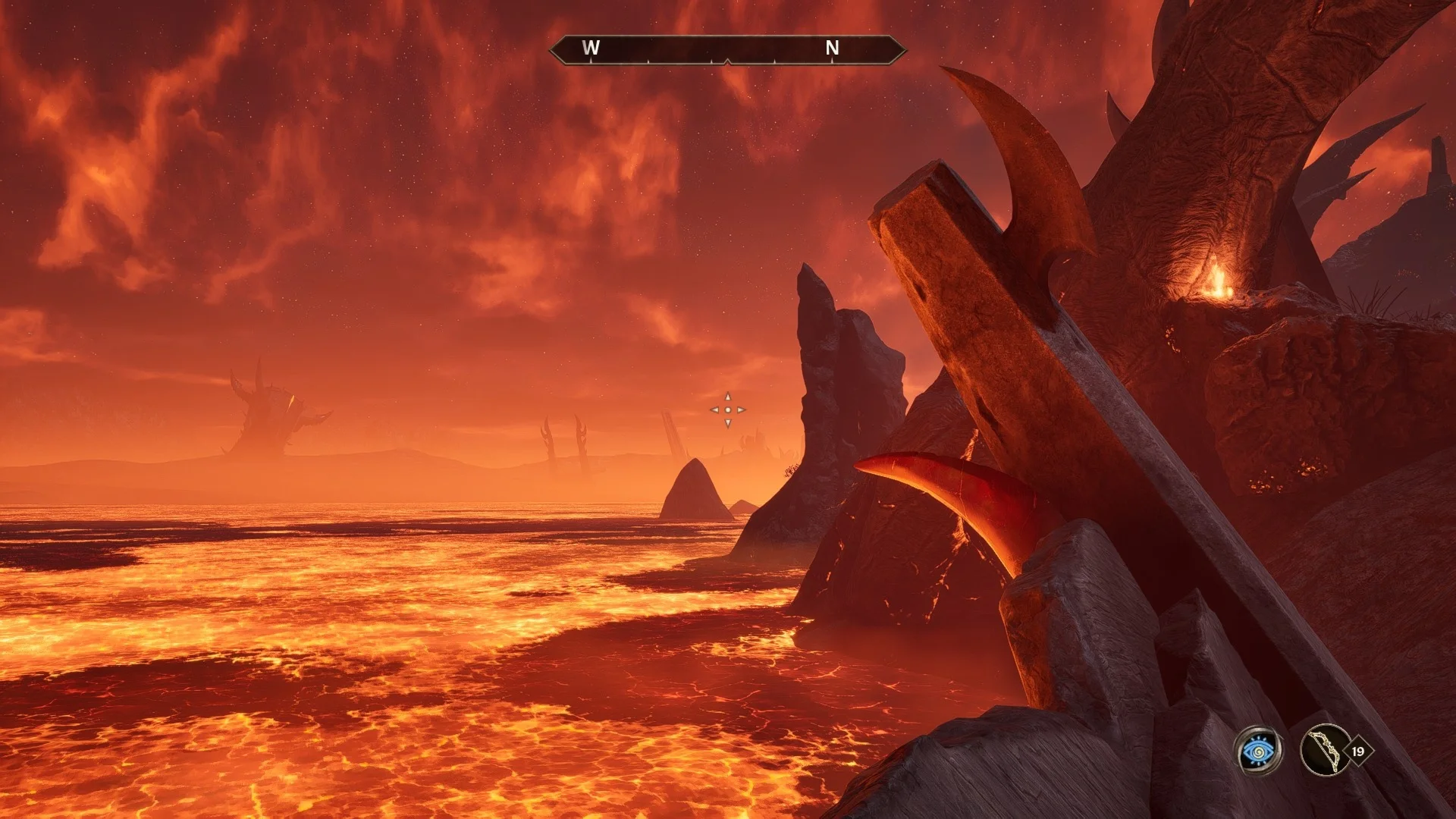Select the blue eye spell icon

[1258, 751]
